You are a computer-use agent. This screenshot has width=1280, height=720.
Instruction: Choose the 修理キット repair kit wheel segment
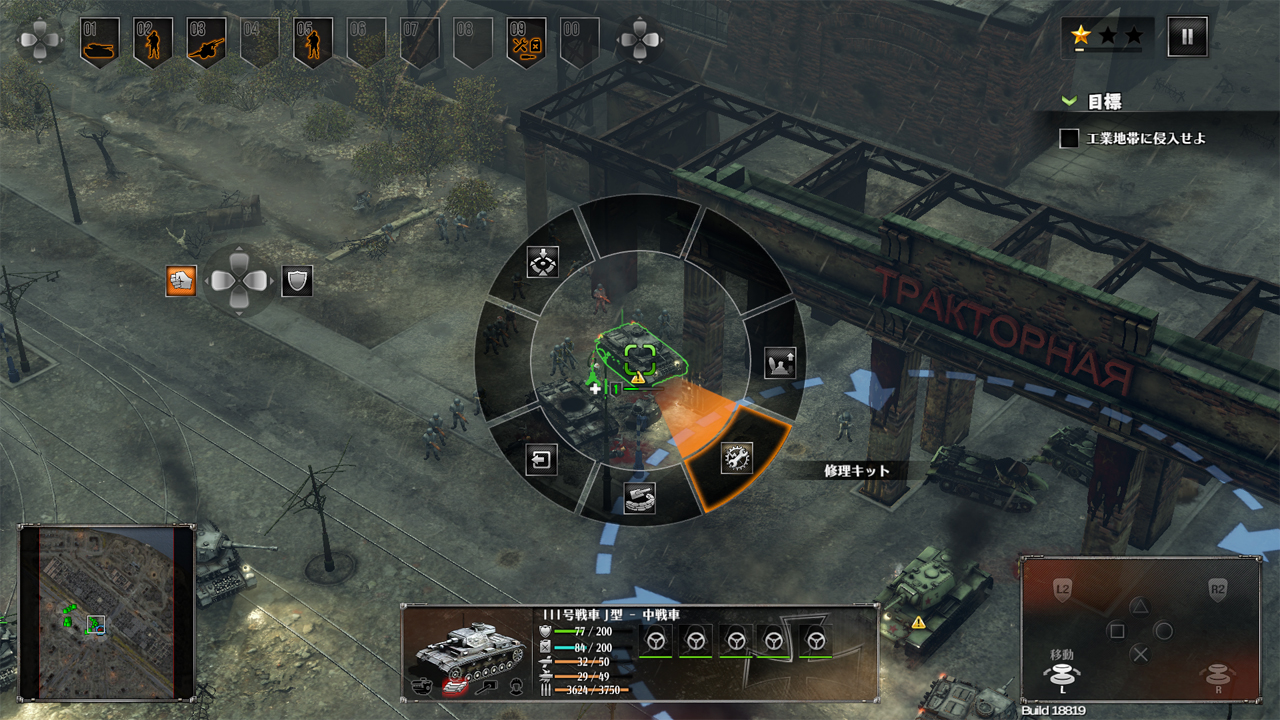[x=737, y=458]
